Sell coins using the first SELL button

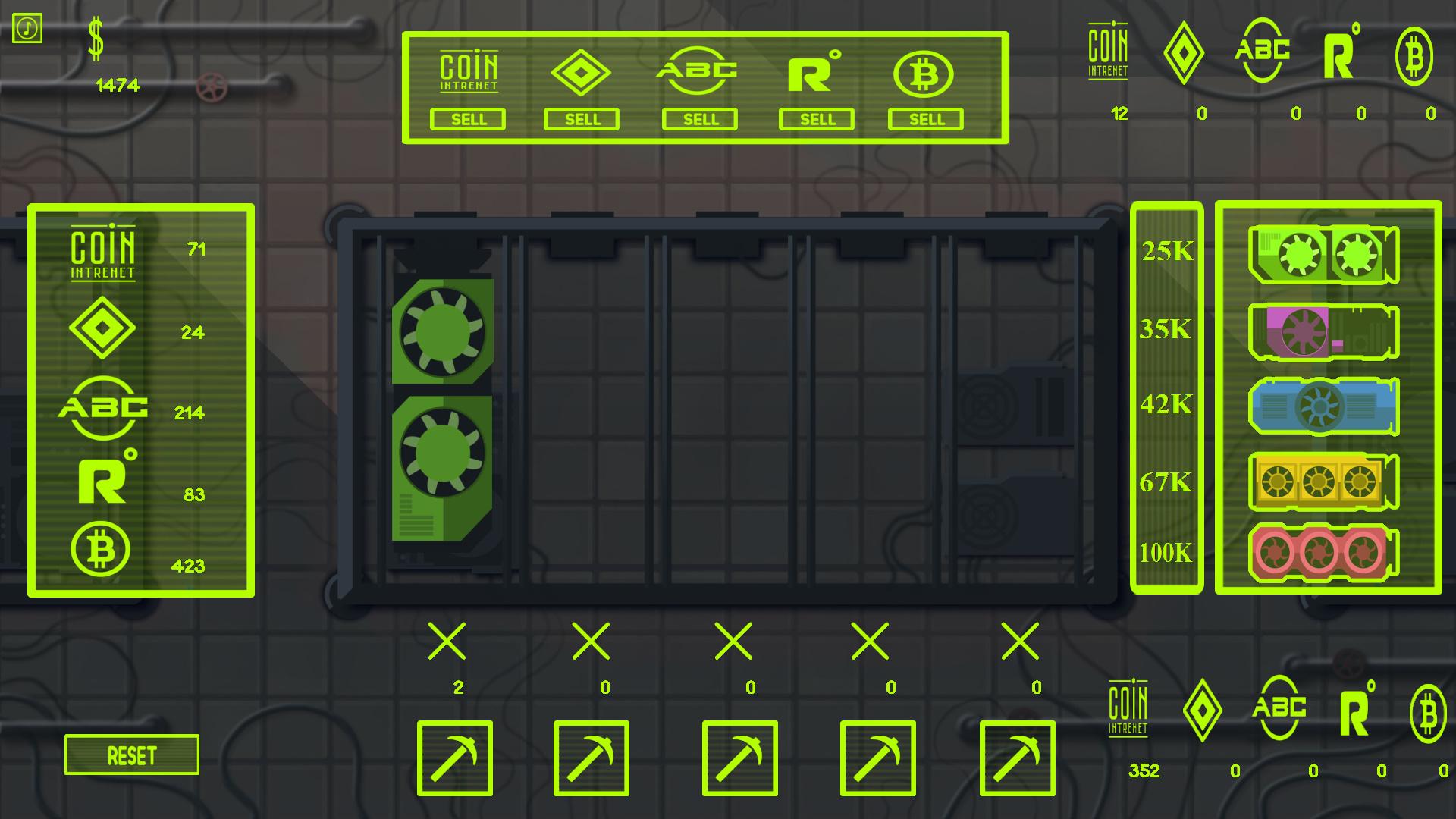(468, 119)
